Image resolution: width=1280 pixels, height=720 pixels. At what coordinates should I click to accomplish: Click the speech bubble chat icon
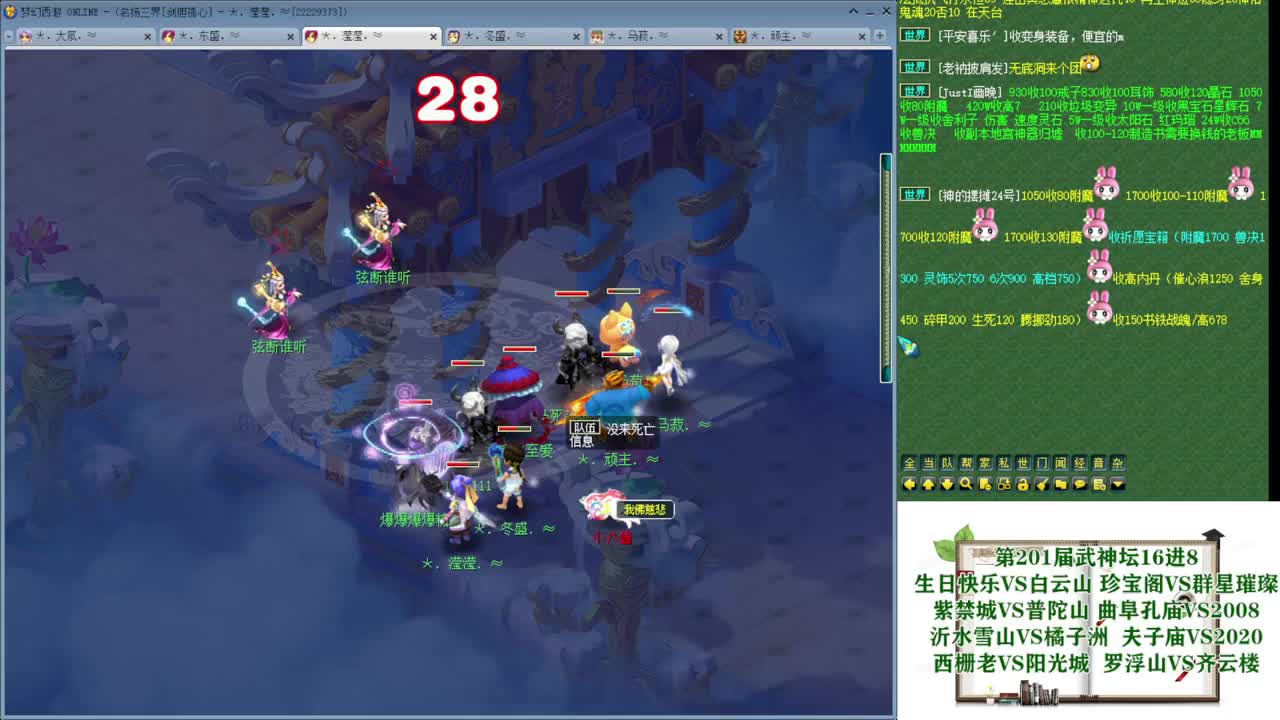[x=1080, y=484]
